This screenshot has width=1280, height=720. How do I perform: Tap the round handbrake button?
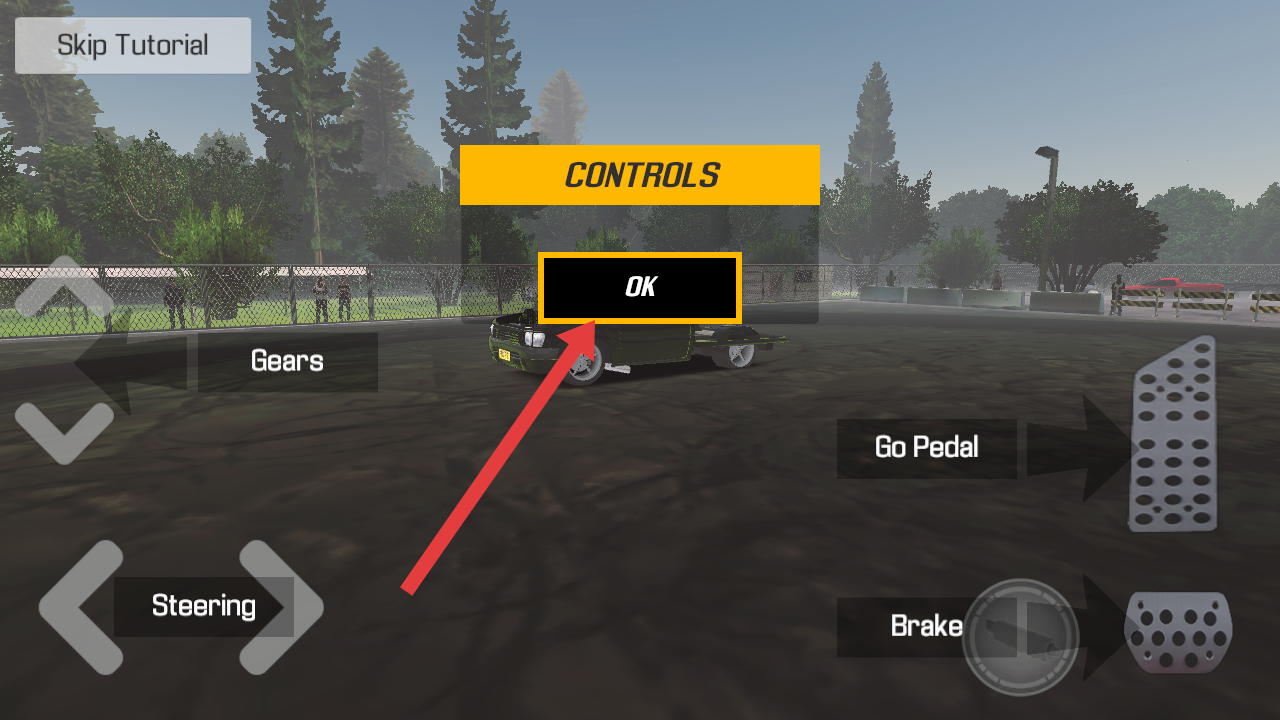[1020, 638]
